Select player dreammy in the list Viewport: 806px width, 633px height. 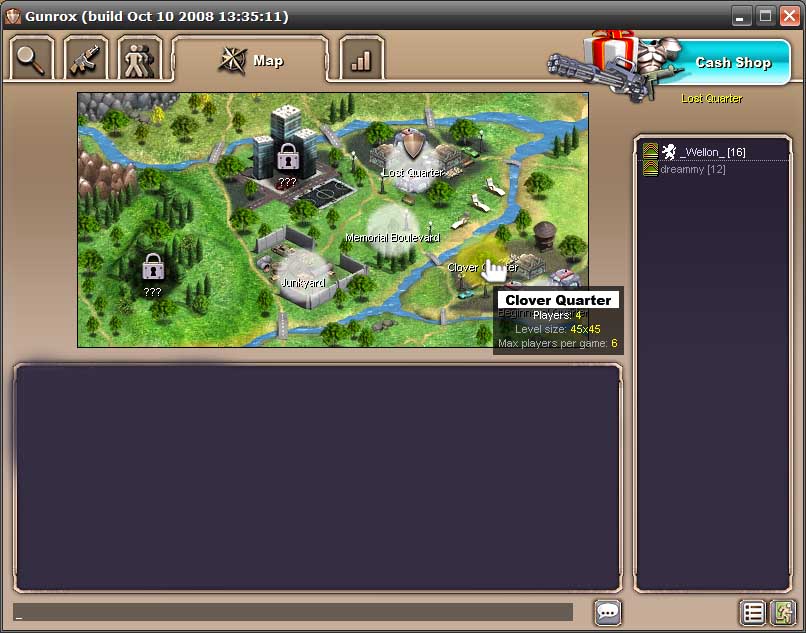point(692,169)
